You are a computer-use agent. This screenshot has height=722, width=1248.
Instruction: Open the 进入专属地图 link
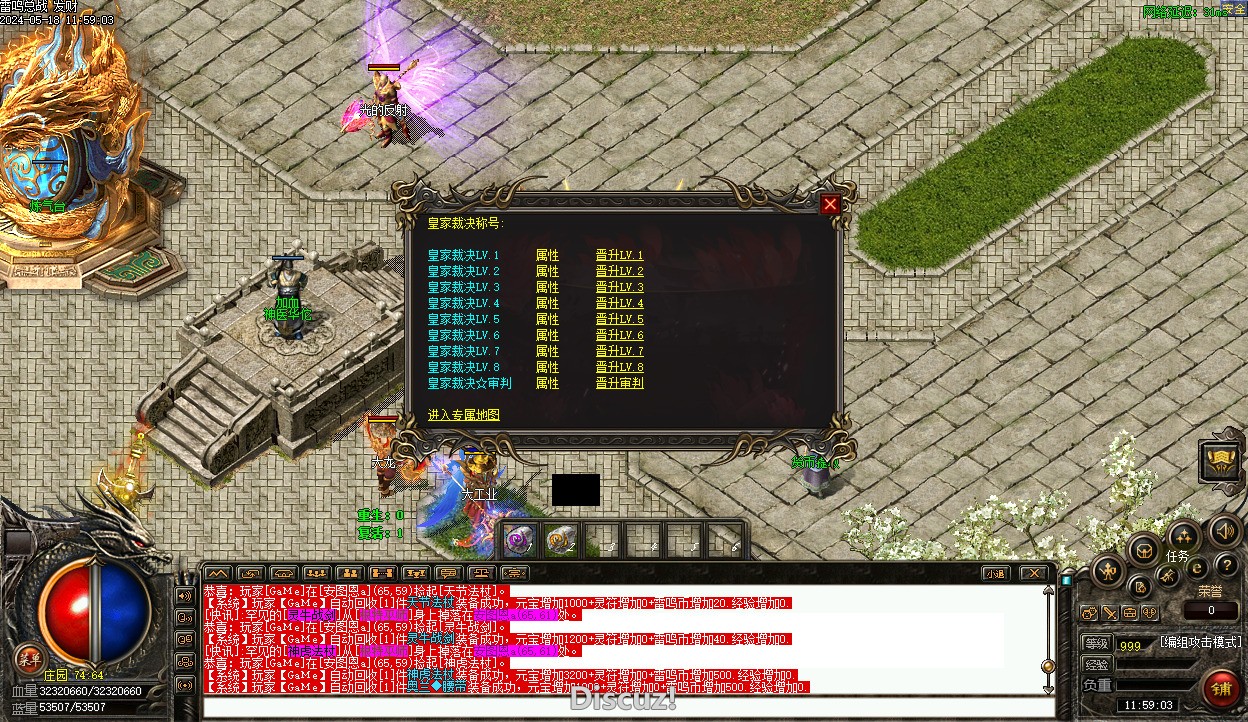tap(463, 414)
